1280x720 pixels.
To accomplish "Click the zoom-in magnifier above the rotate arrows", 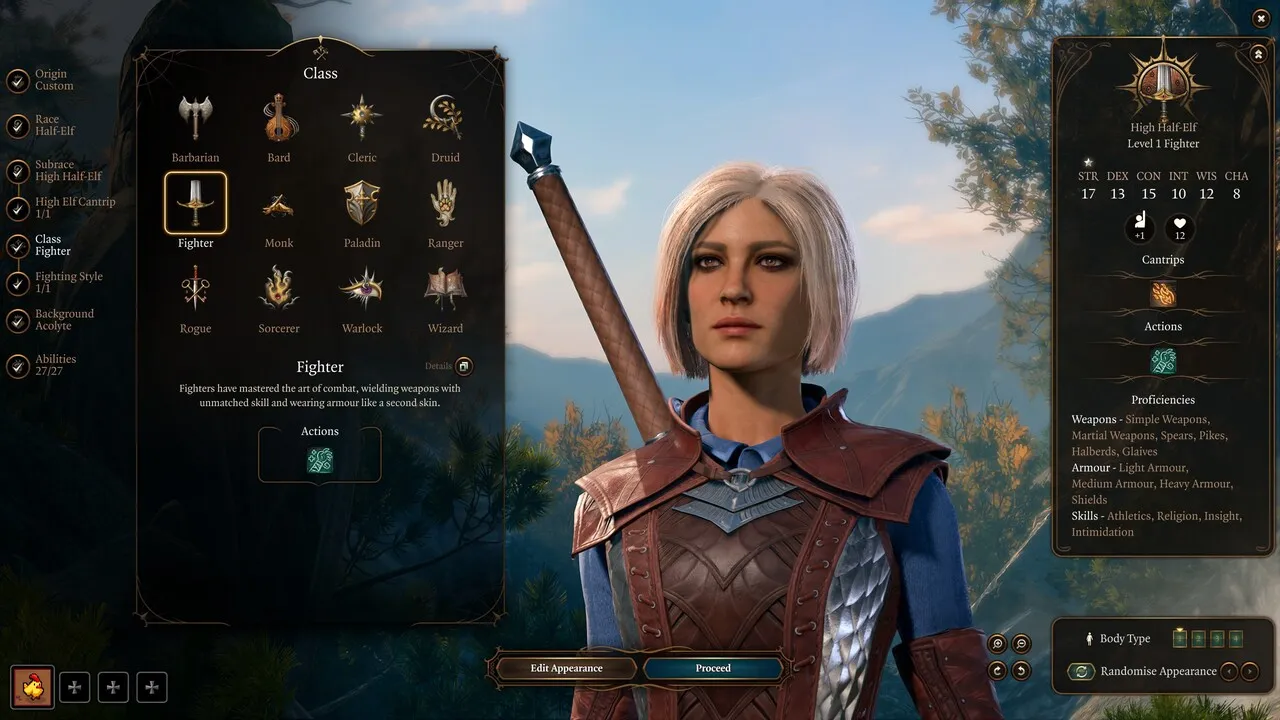I will [997, 644].
